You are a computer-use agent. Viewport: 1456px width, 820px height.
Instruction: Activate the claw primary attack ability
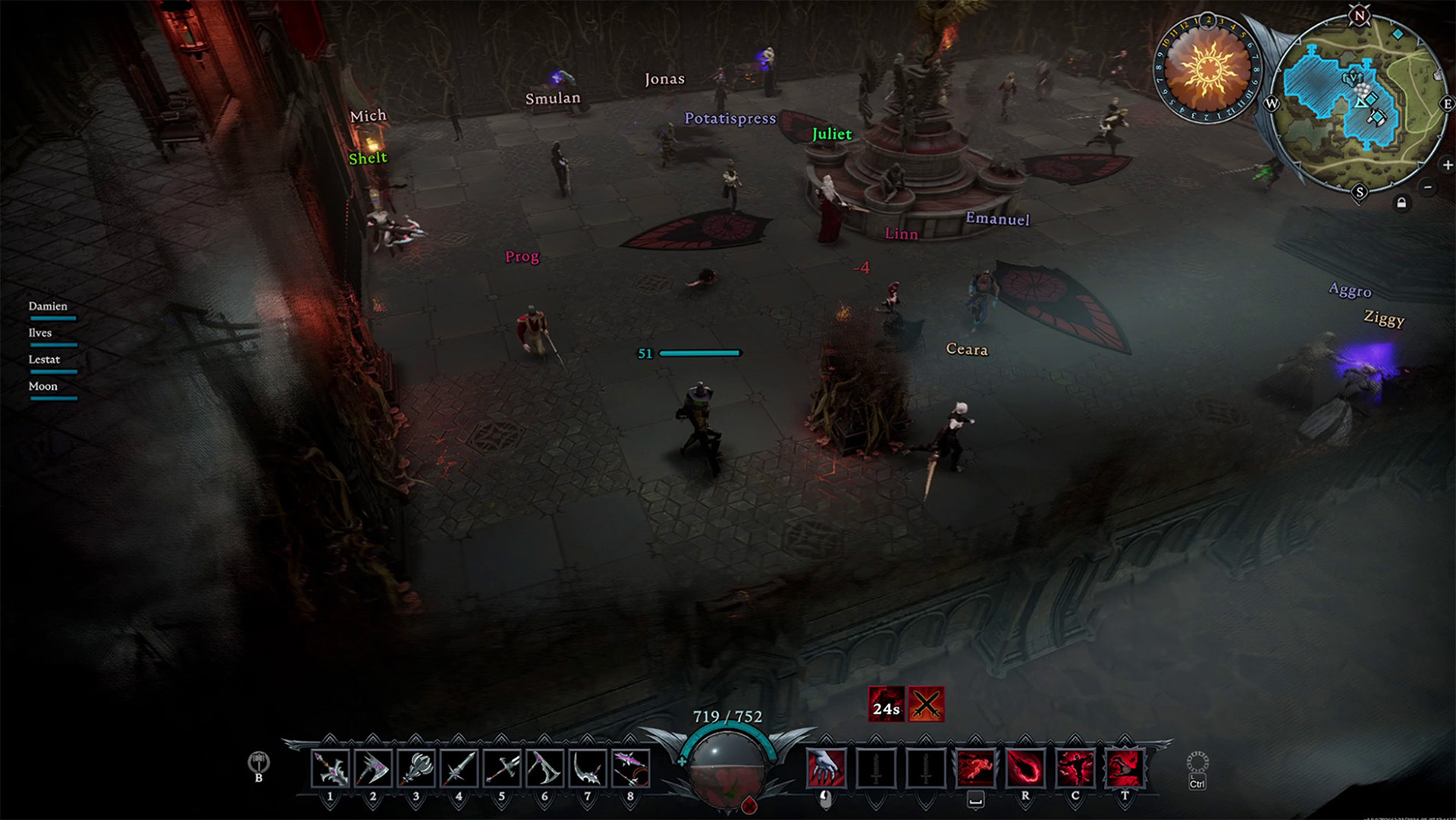tap(826, 768)
